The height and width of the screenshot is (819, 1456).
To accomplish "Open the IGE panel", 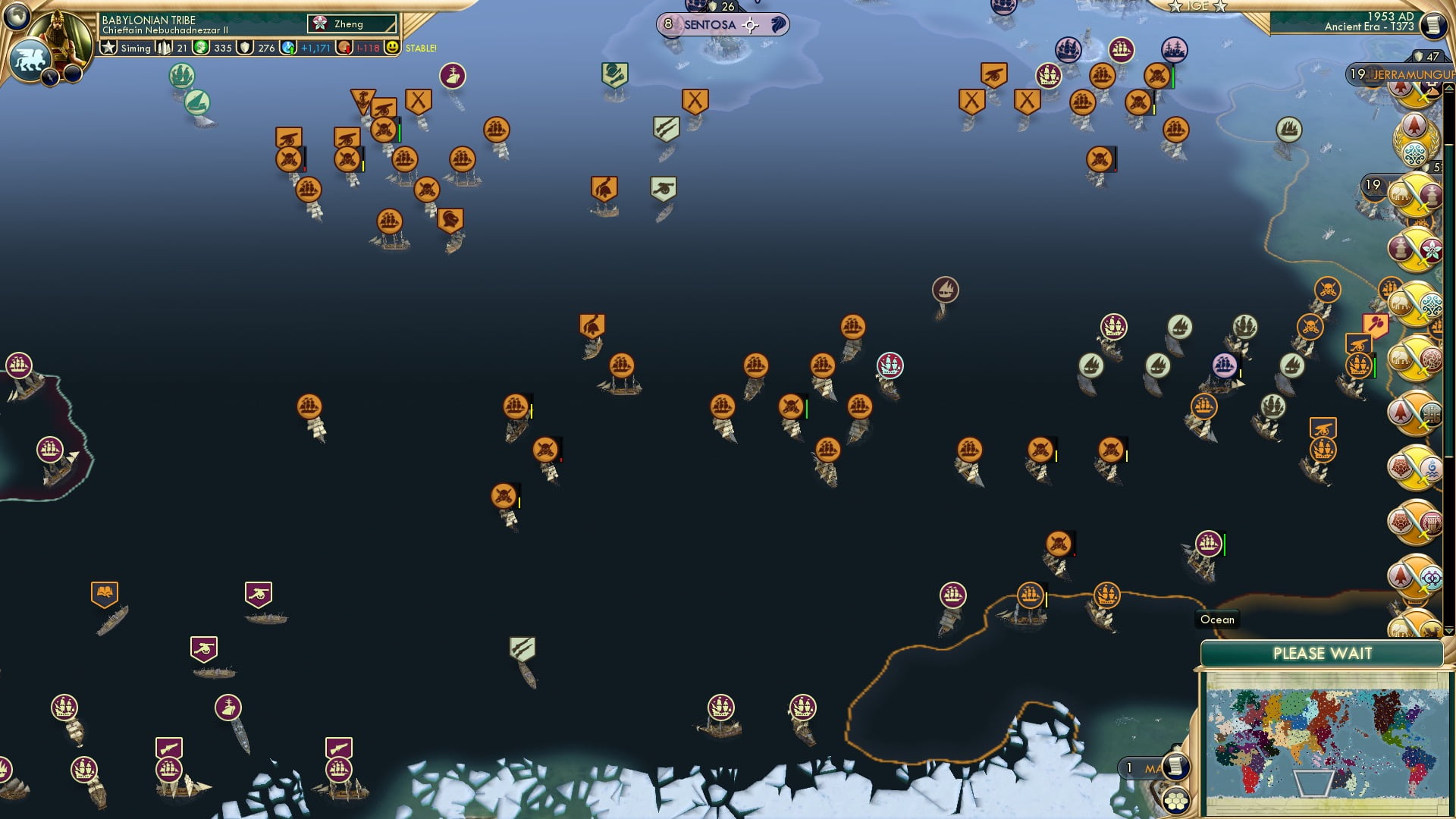I will [1197, 6].
